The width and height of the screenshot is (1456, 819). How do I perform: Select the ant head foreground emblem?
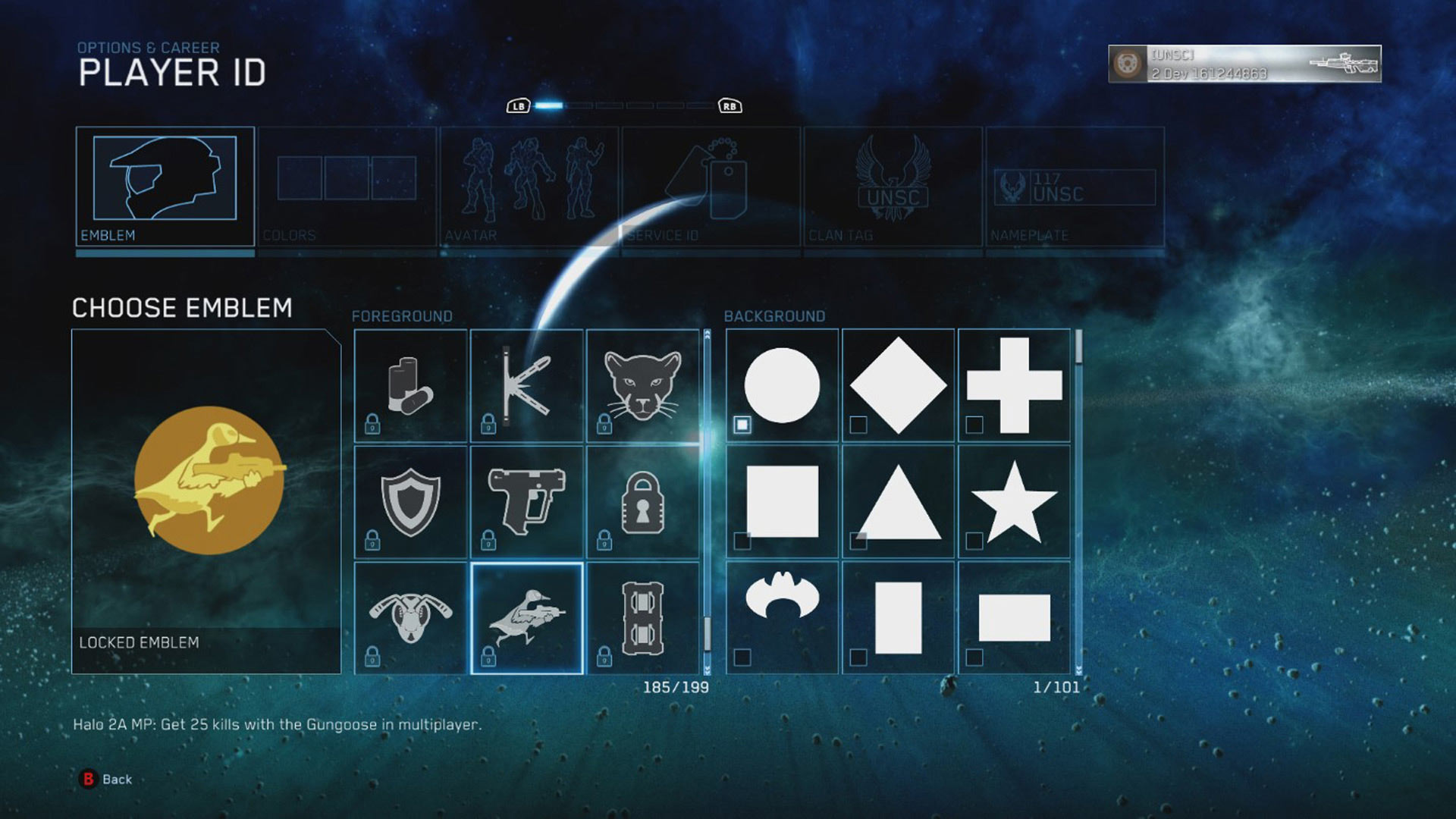(x=410, y=618)
